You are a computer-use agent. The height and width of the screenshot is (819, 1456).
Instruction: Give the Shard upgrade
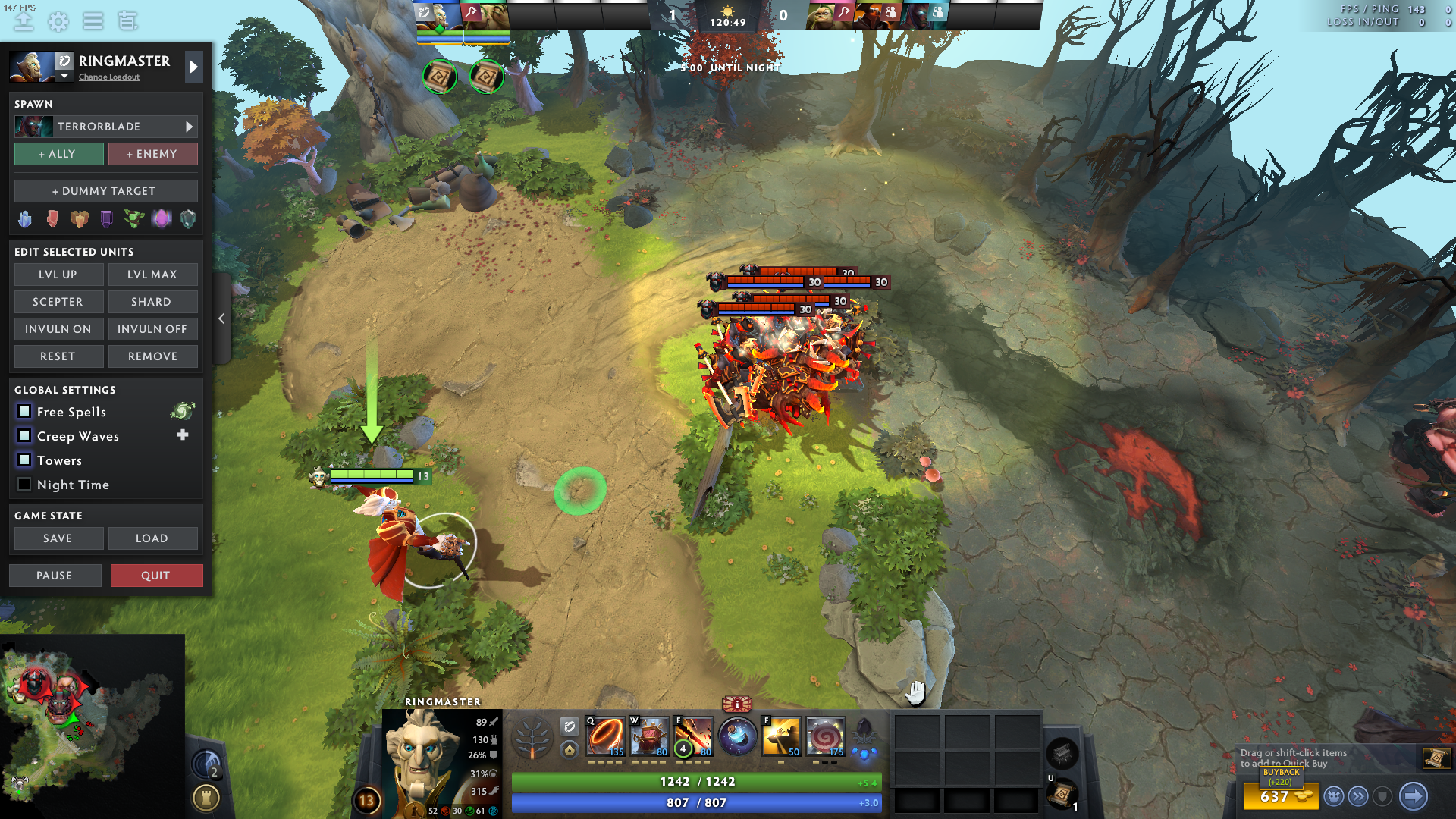[152, 302]
